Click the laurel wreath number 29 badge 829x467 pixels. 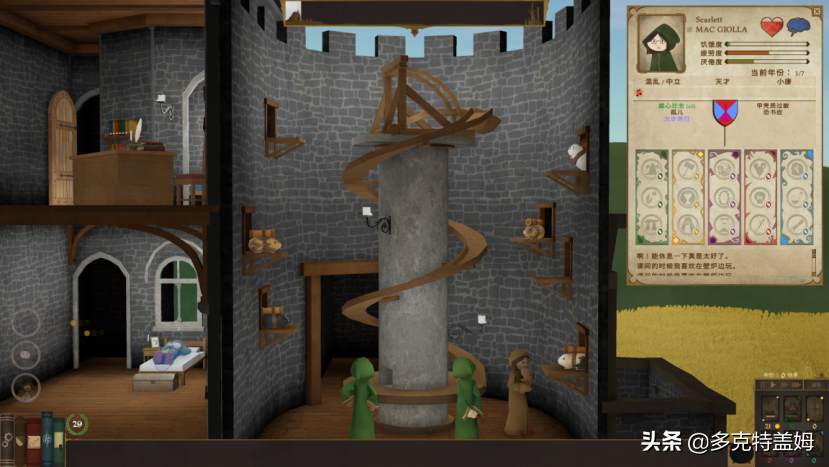76,425
